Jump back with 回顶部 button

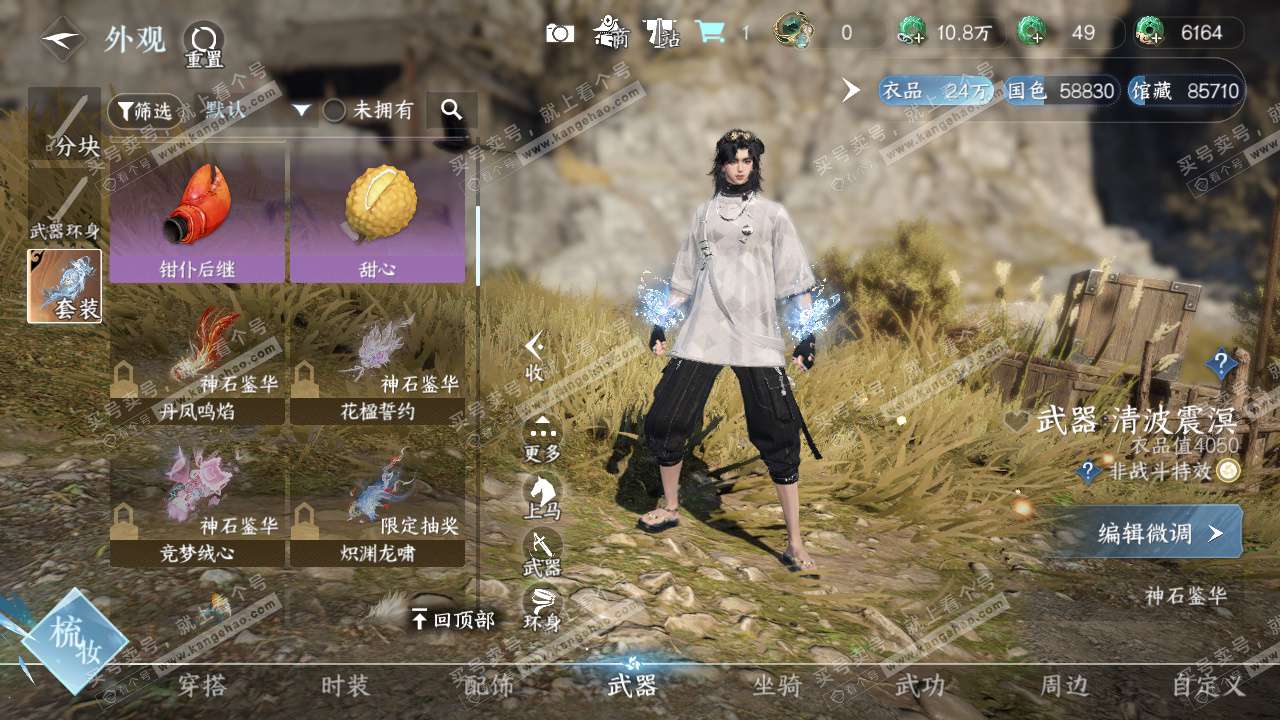(x=453, y=620)
